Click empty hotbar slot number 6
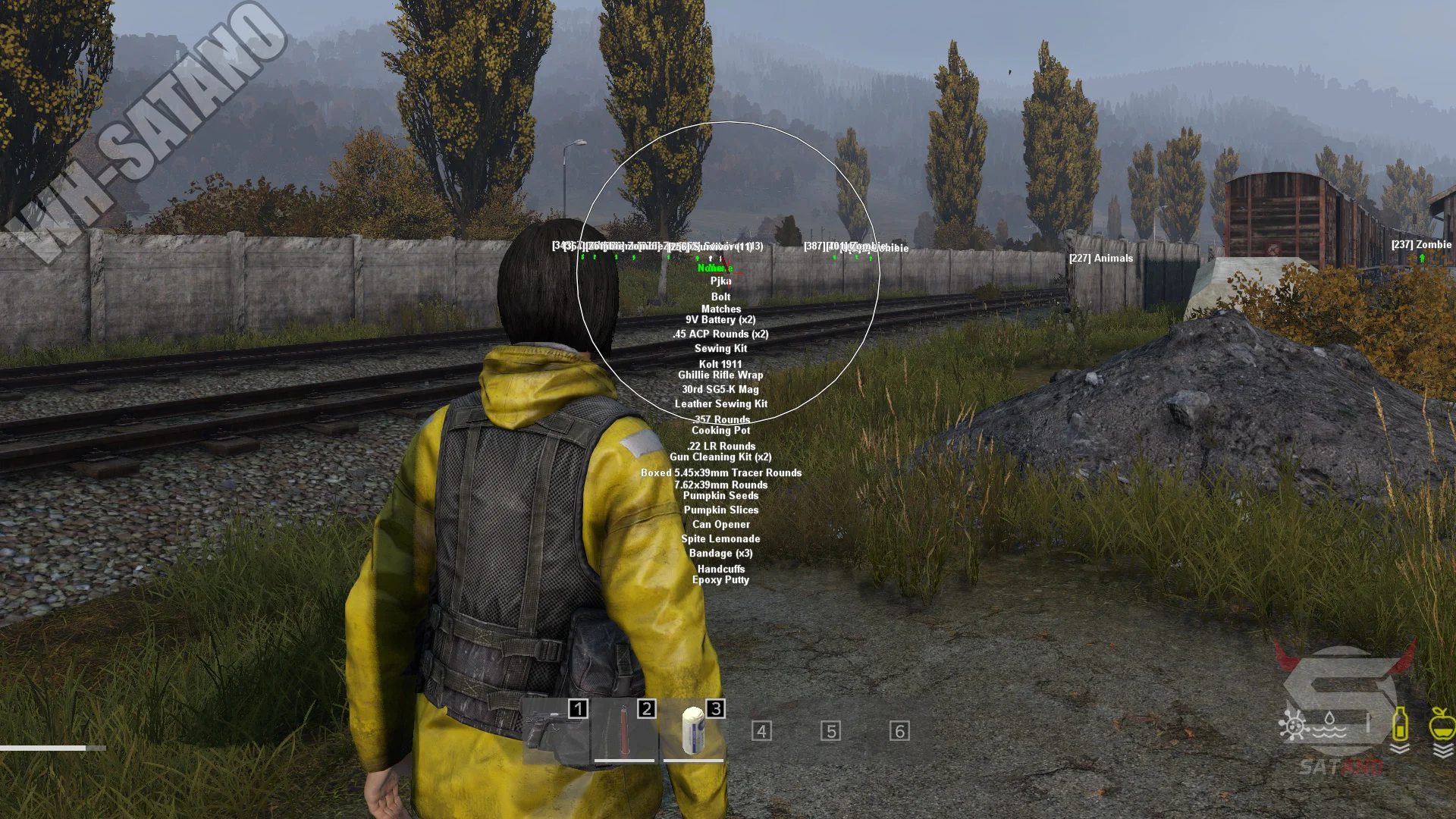Viewport: 1456px width, 819px height. point(899,731)
